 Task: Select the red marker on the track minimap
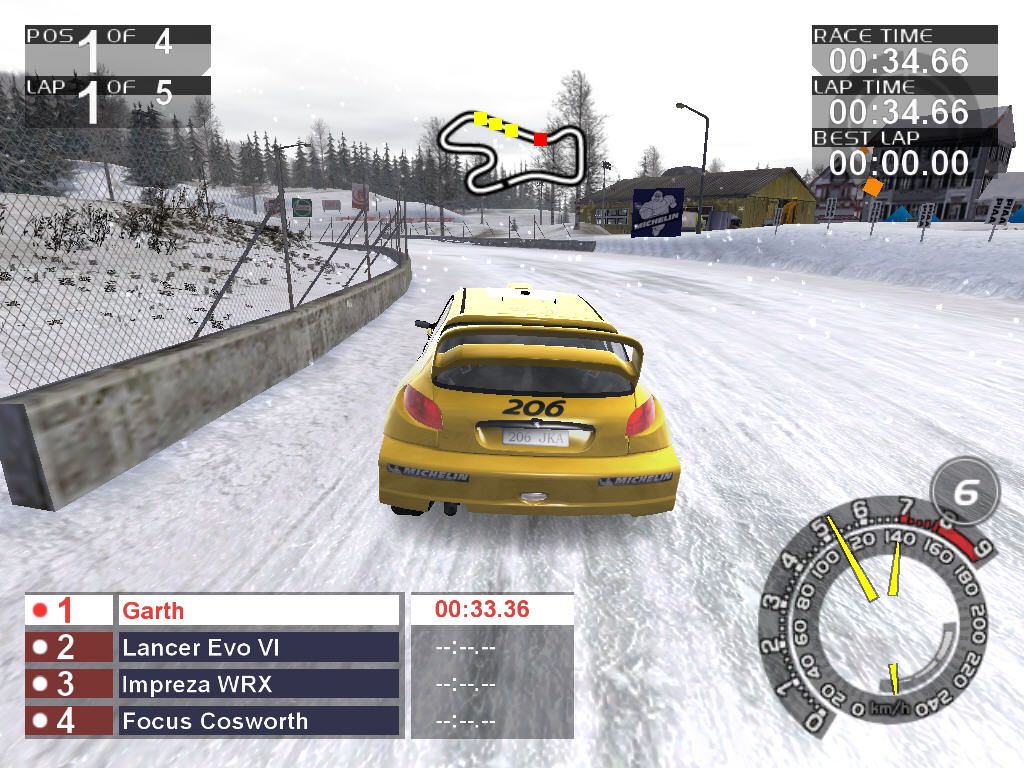(540, 139)
